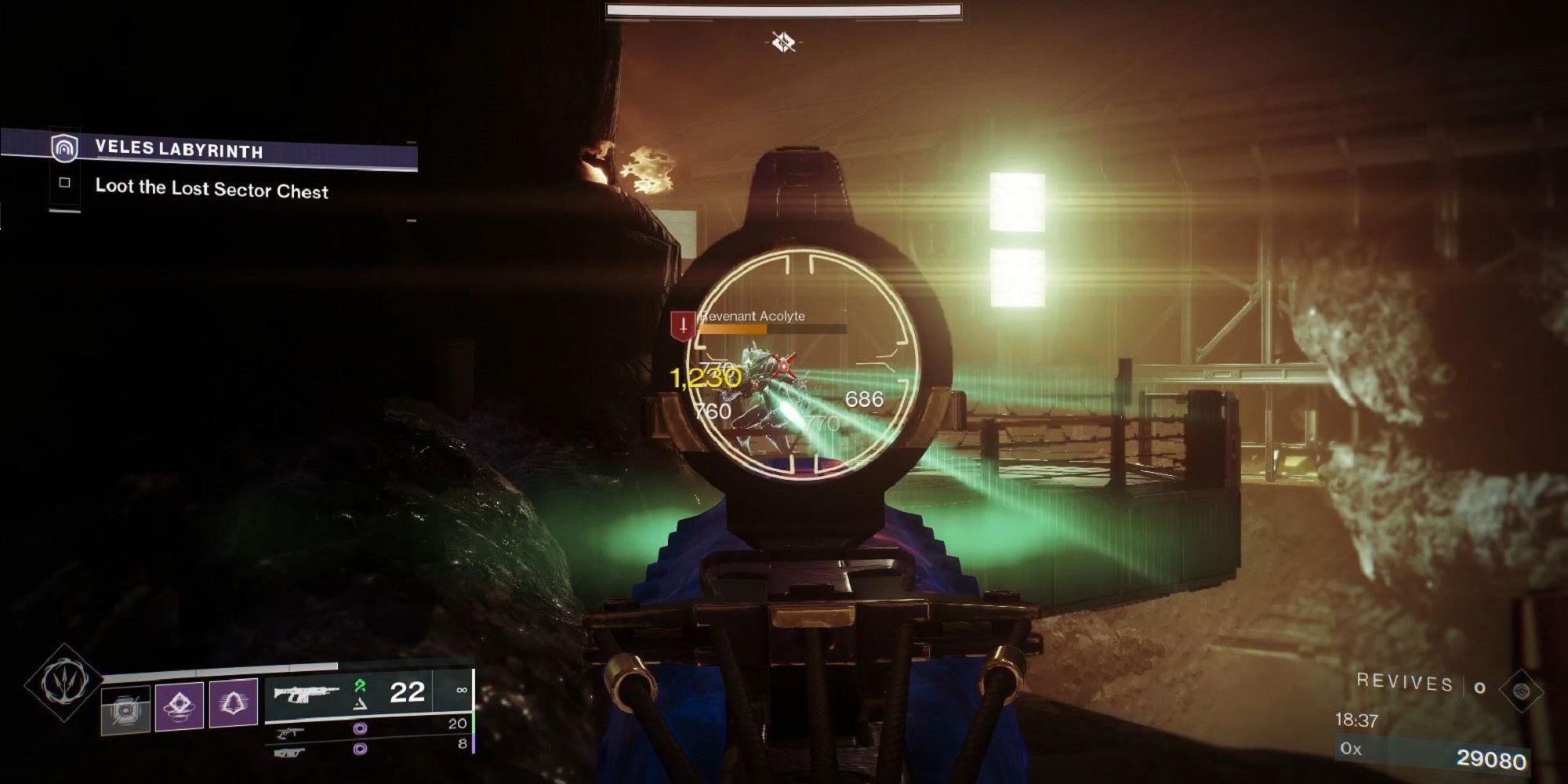Select the melee ability icon
The height and width of the screenshot is (784, 1568).
click(233, 702)
